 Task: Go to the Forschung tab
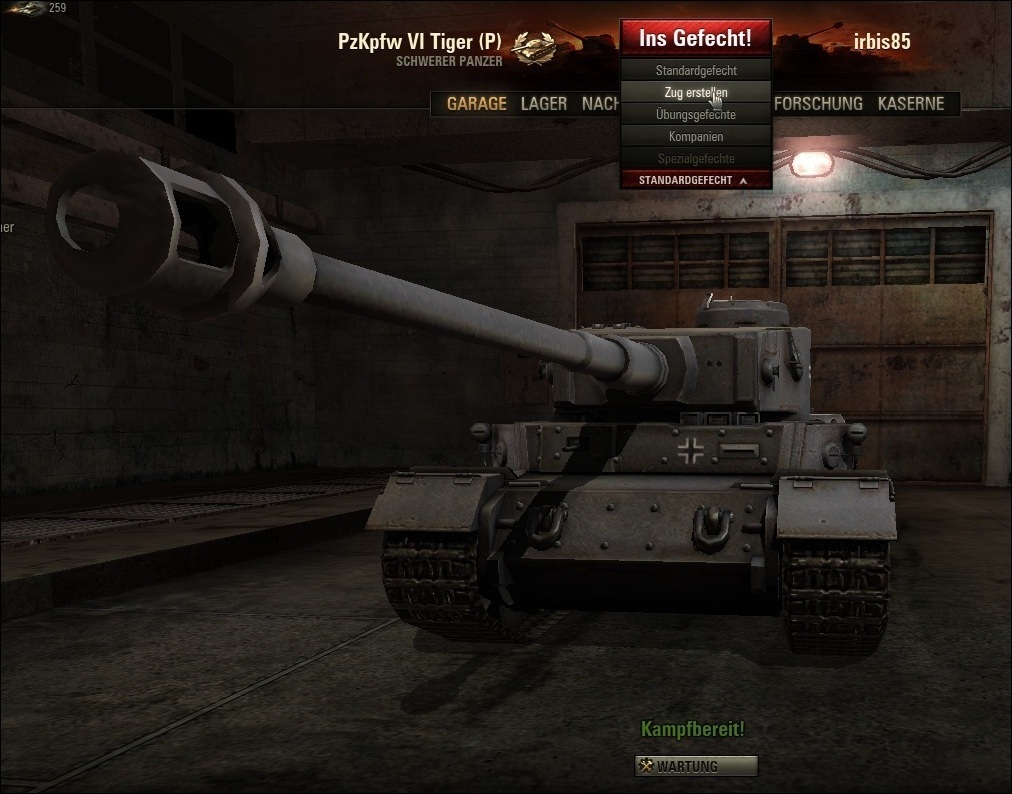pyautogui.click(x=818, y=104)
